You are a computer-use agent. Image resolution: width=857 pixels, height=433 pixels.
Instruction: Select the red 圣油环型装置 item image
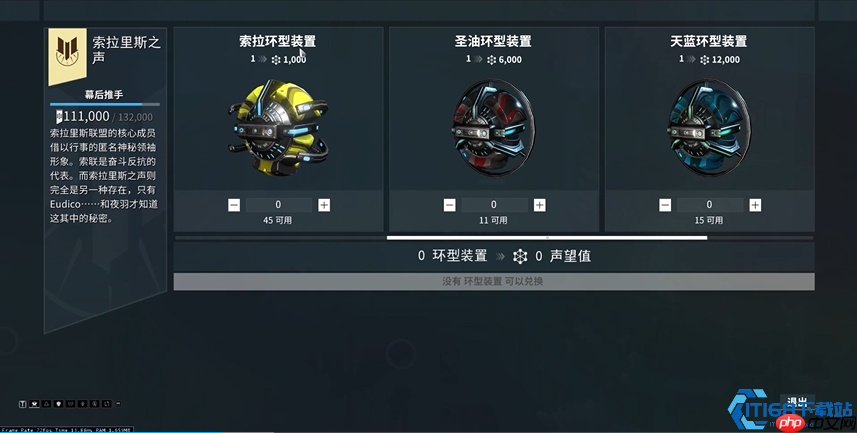pyautogui.click(x=493, y=128)
